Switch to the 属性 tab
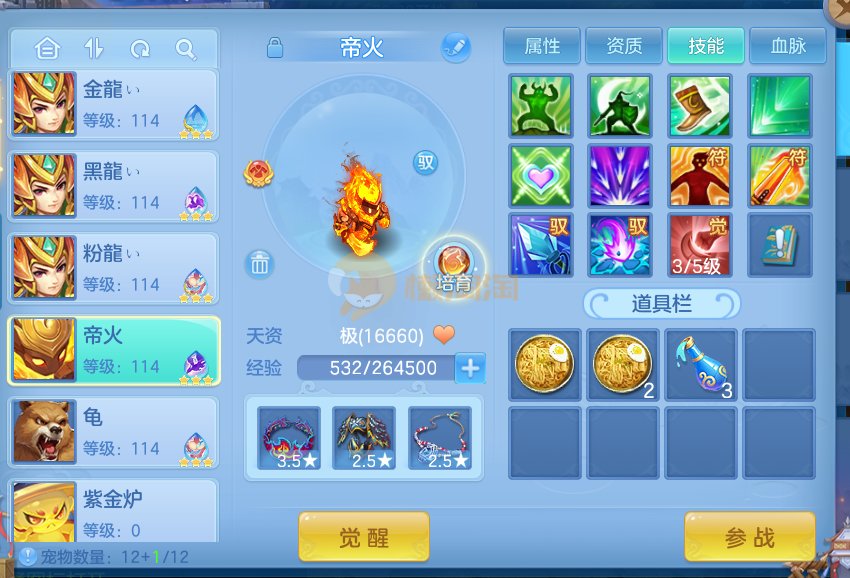 point(542,46)
